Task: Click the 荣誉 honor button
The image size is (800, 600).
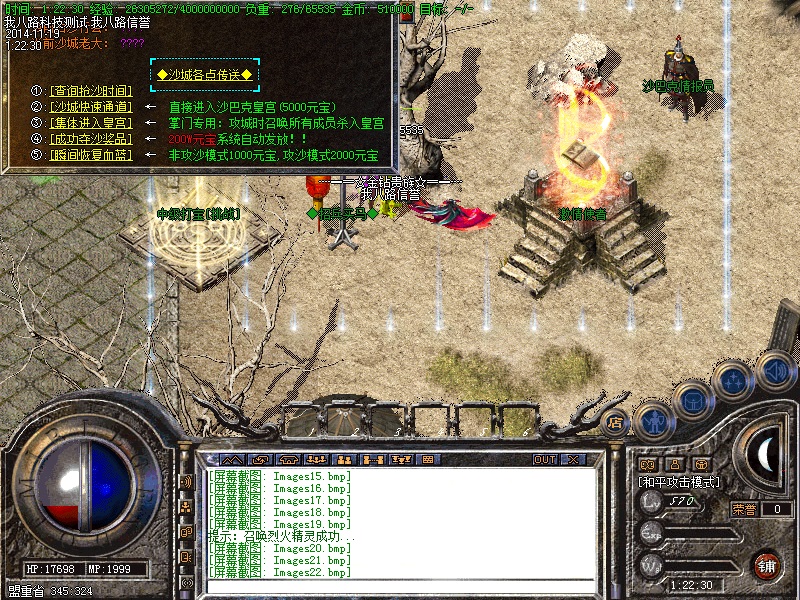Action: (x=743, y=509)
